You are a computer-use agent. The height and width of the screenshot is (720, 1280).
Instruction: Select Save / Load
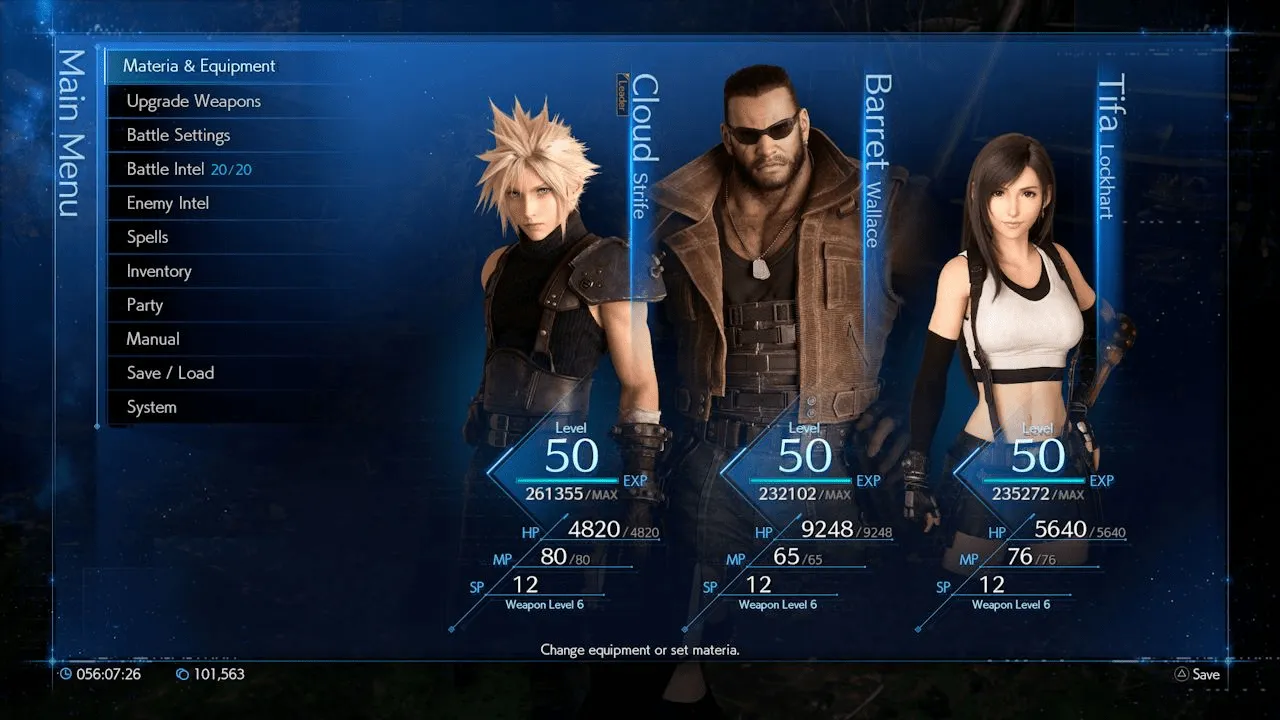(x=170, y=373)
